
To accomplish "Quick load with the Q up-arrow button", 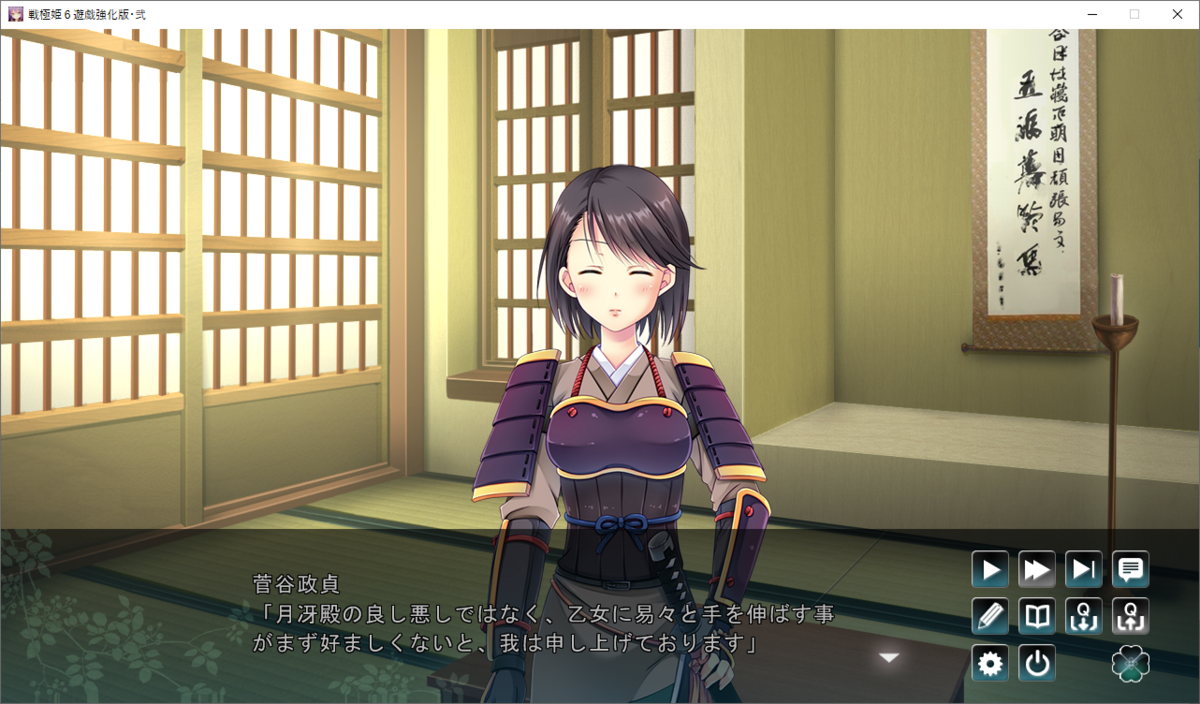I will [1131, 616].
